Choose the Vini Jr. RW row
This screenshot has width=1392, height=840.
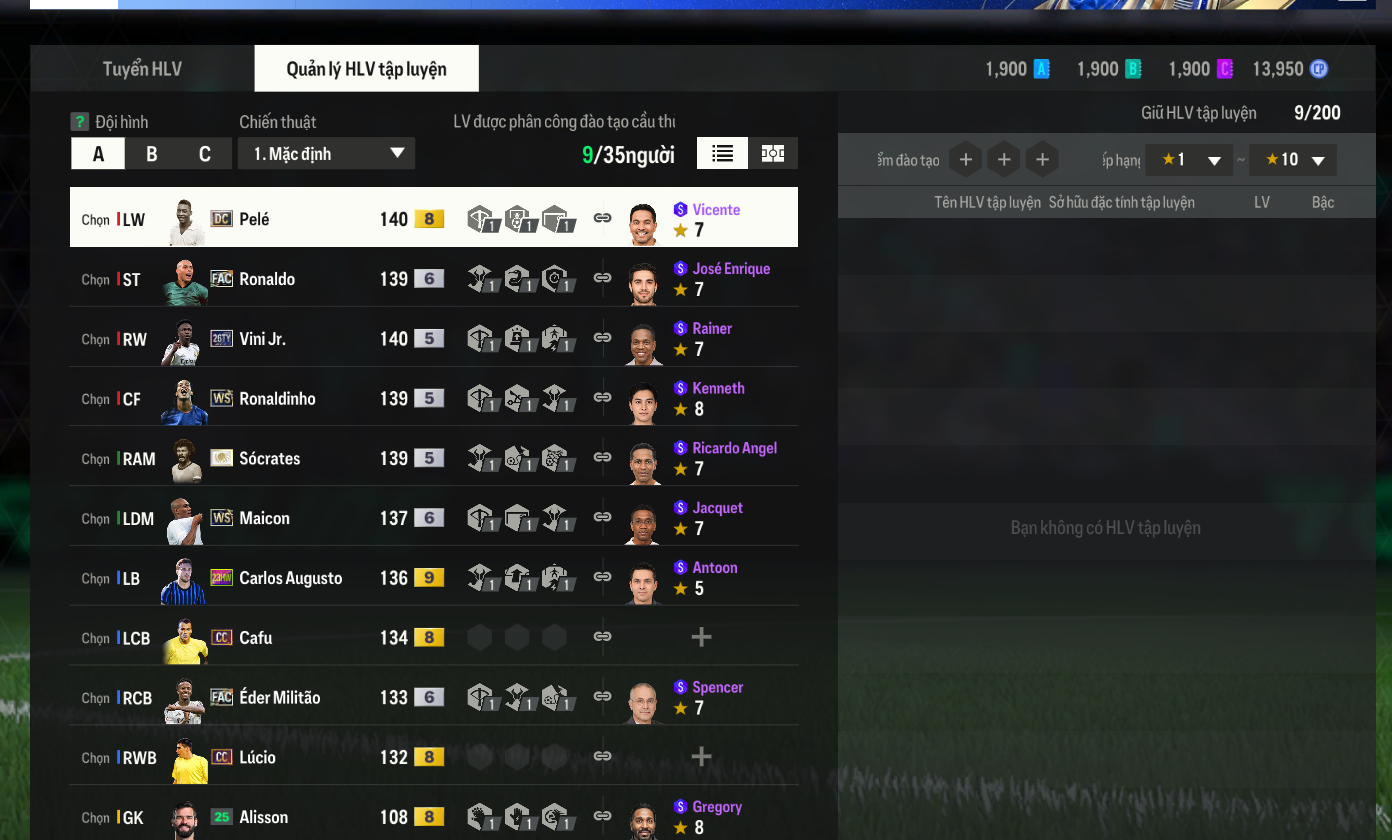tap(300, 339)
